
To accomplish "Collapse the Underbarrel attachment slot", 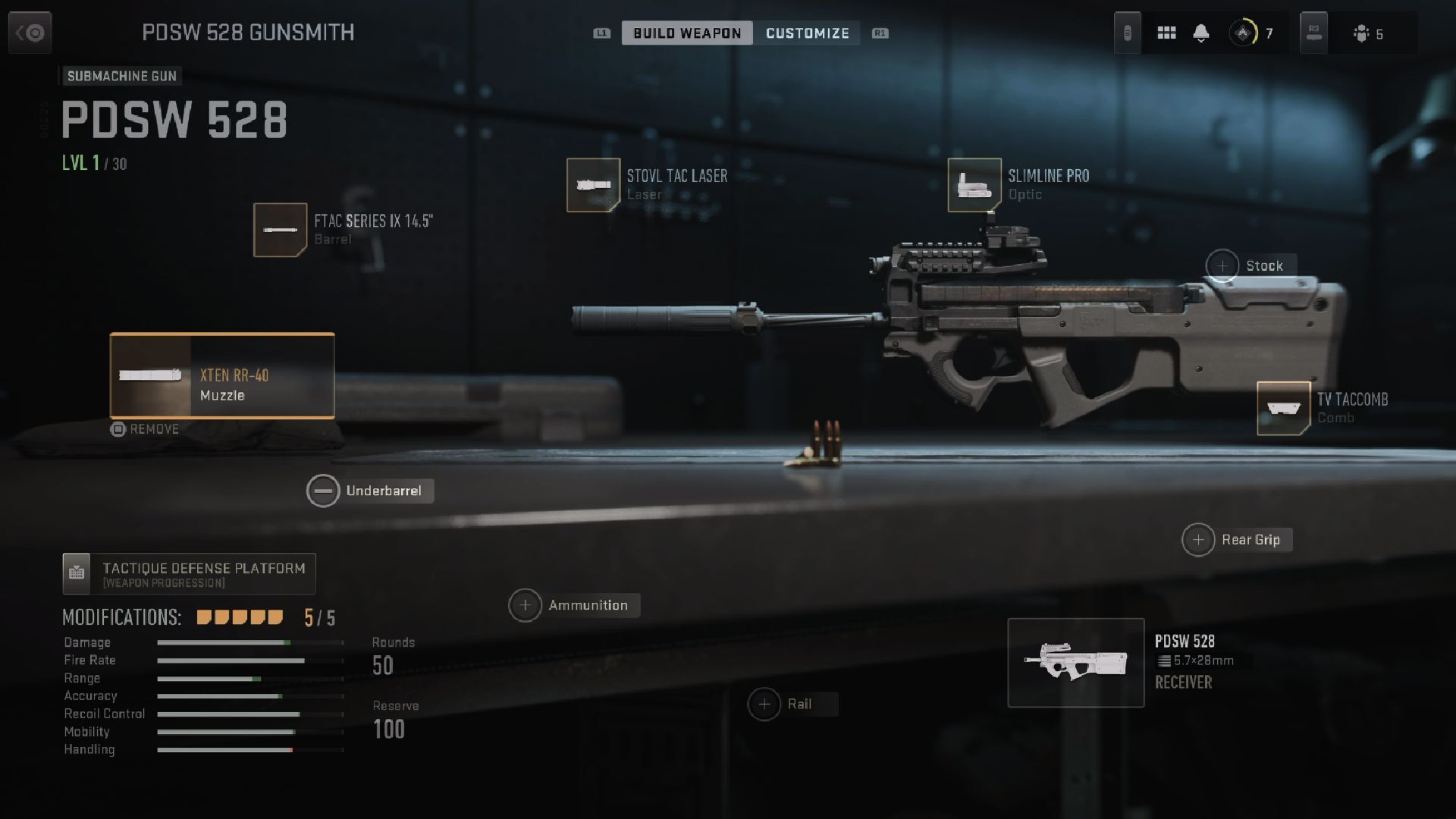I will click(x=324, y=491).
